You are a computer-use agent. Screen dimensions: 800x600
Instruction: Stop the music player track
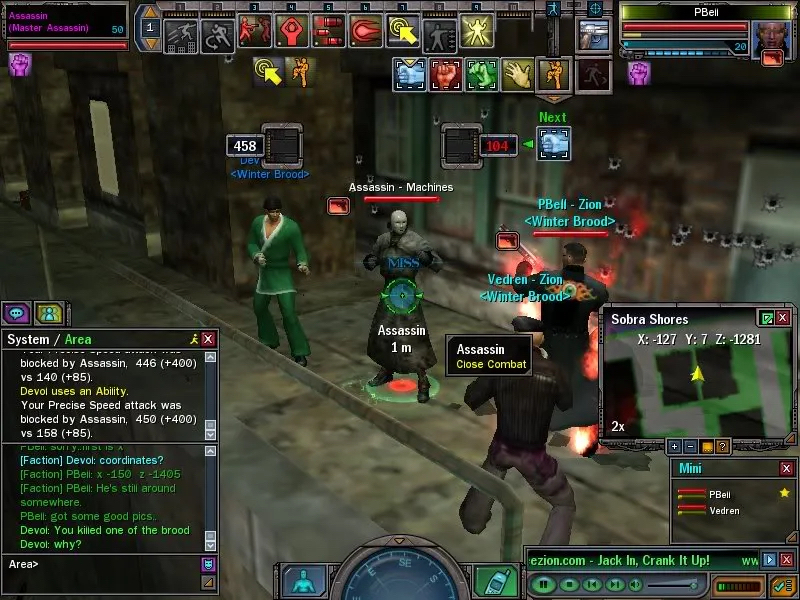[568, 584]
